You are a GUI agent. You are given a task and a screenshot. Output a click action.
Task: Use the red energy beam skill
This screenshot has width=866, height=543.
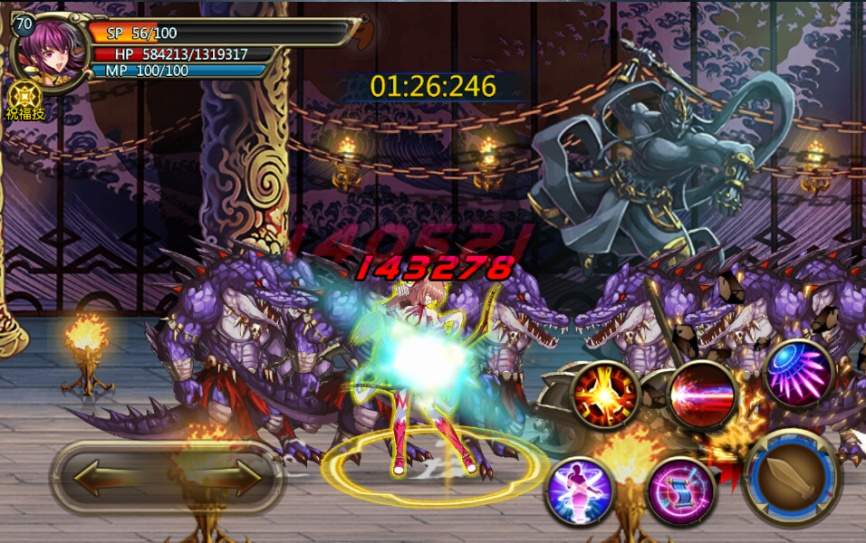click(x=703, y=393)
